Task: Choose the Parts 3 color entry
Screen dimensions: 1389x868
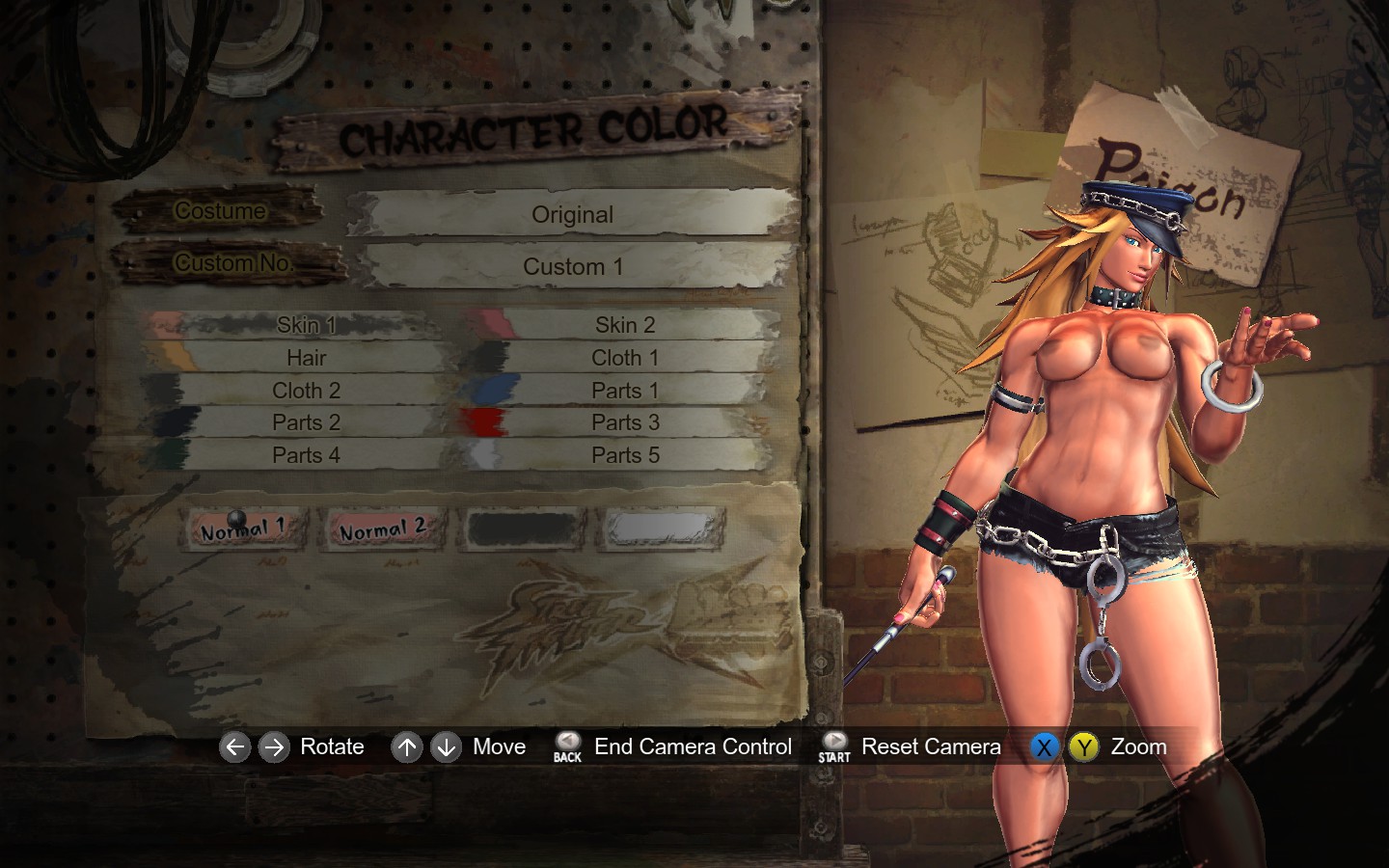Action: (x=624, y=422)
